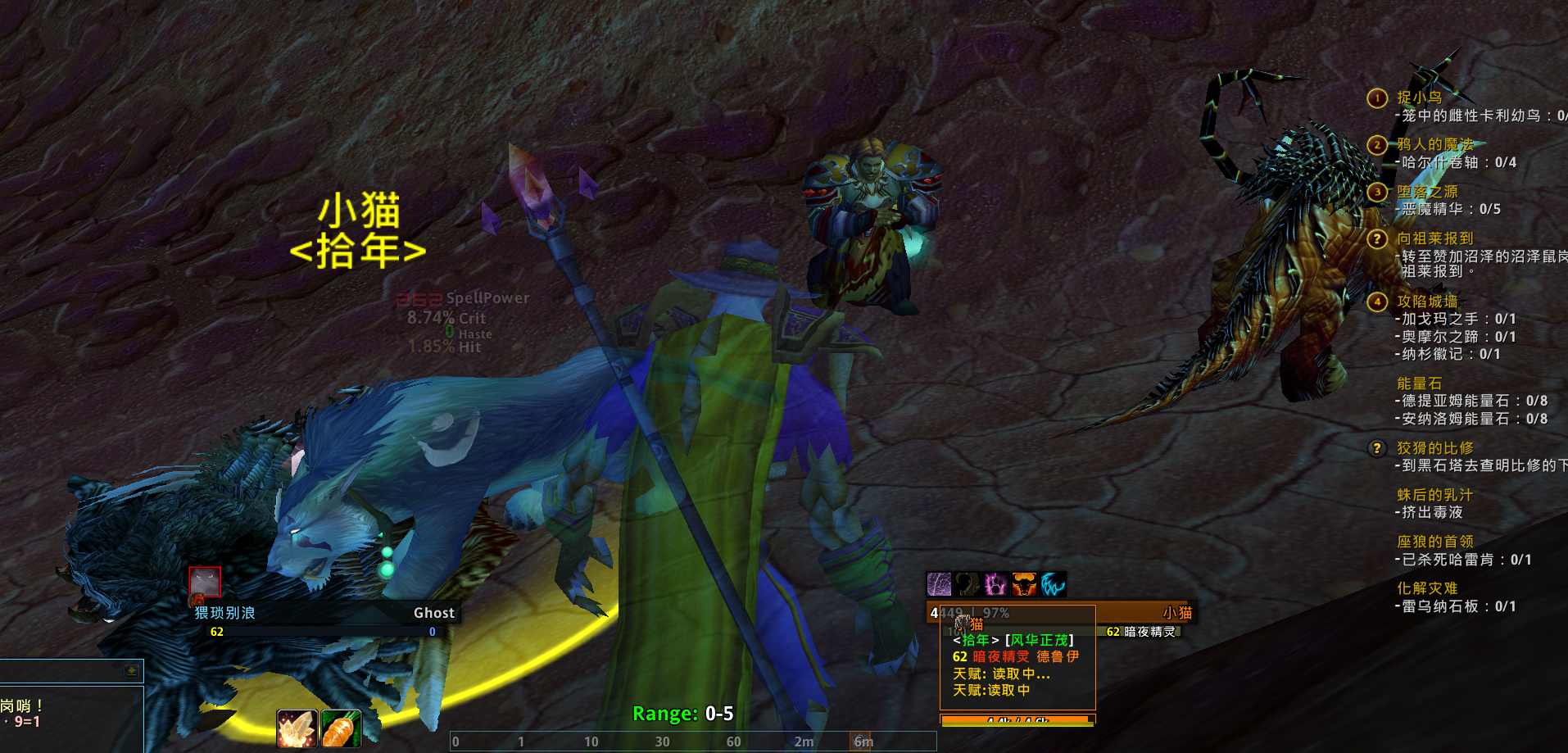Viewport: 1568px width, 753px height.
Task: Open the 堕落之源 tracked quest
Action: 1427,191
